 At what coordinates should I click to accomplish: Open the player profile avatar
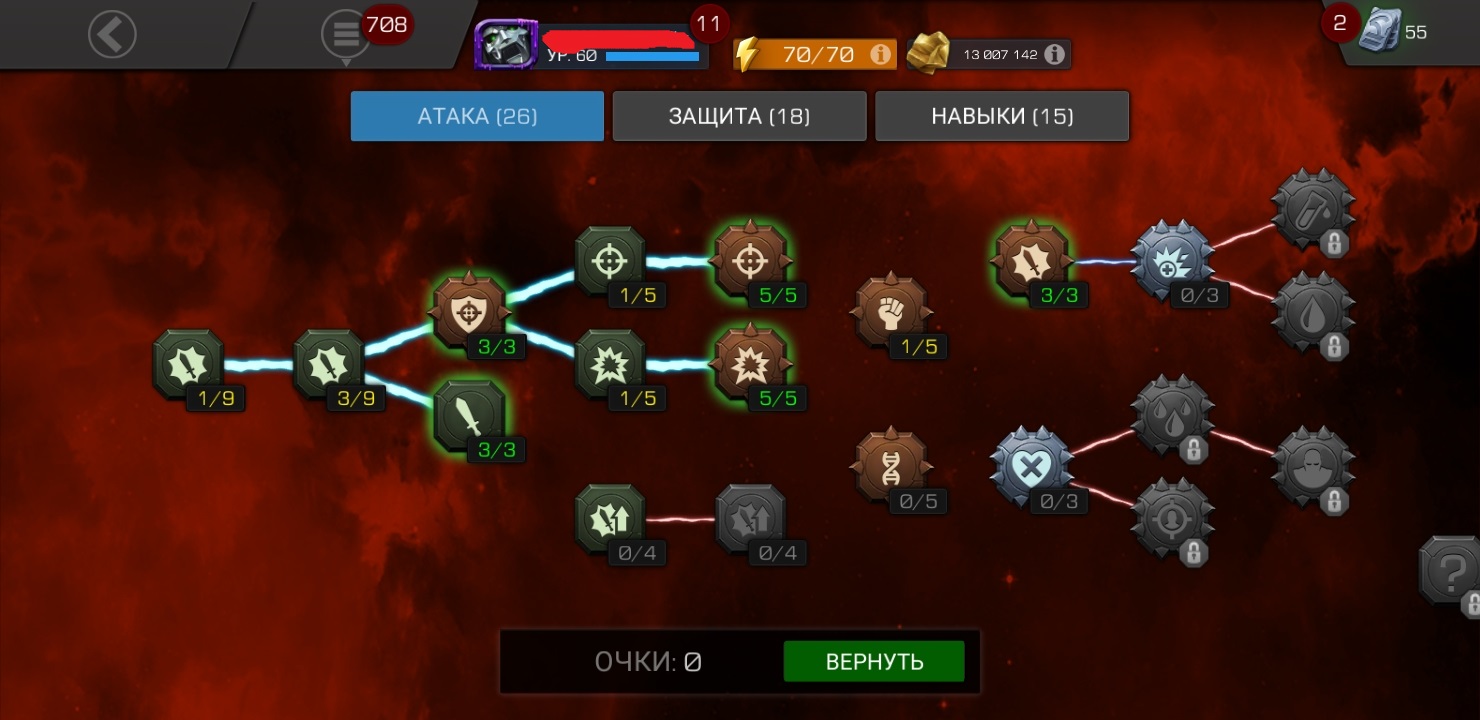click(x=506, y=43)
